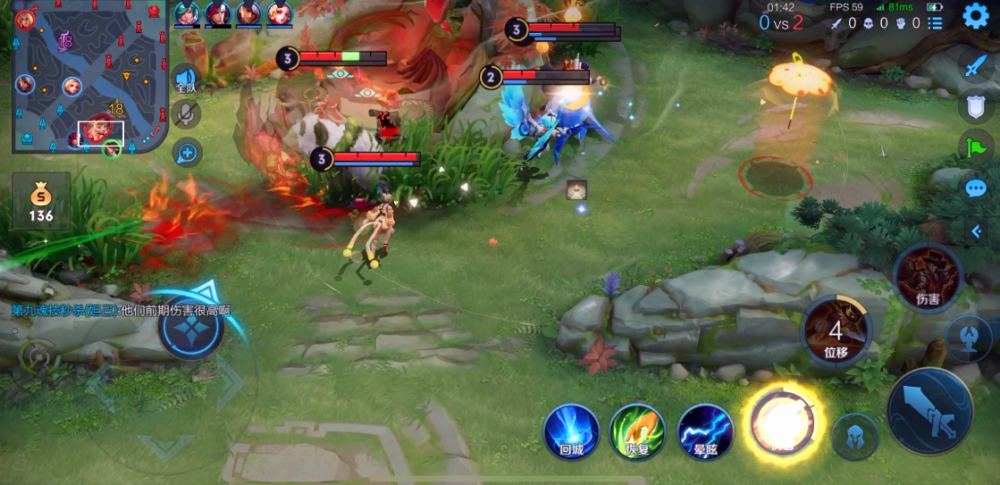Cast the 晕眩 stun summoner spell
1000x485 pixels.
706,431
